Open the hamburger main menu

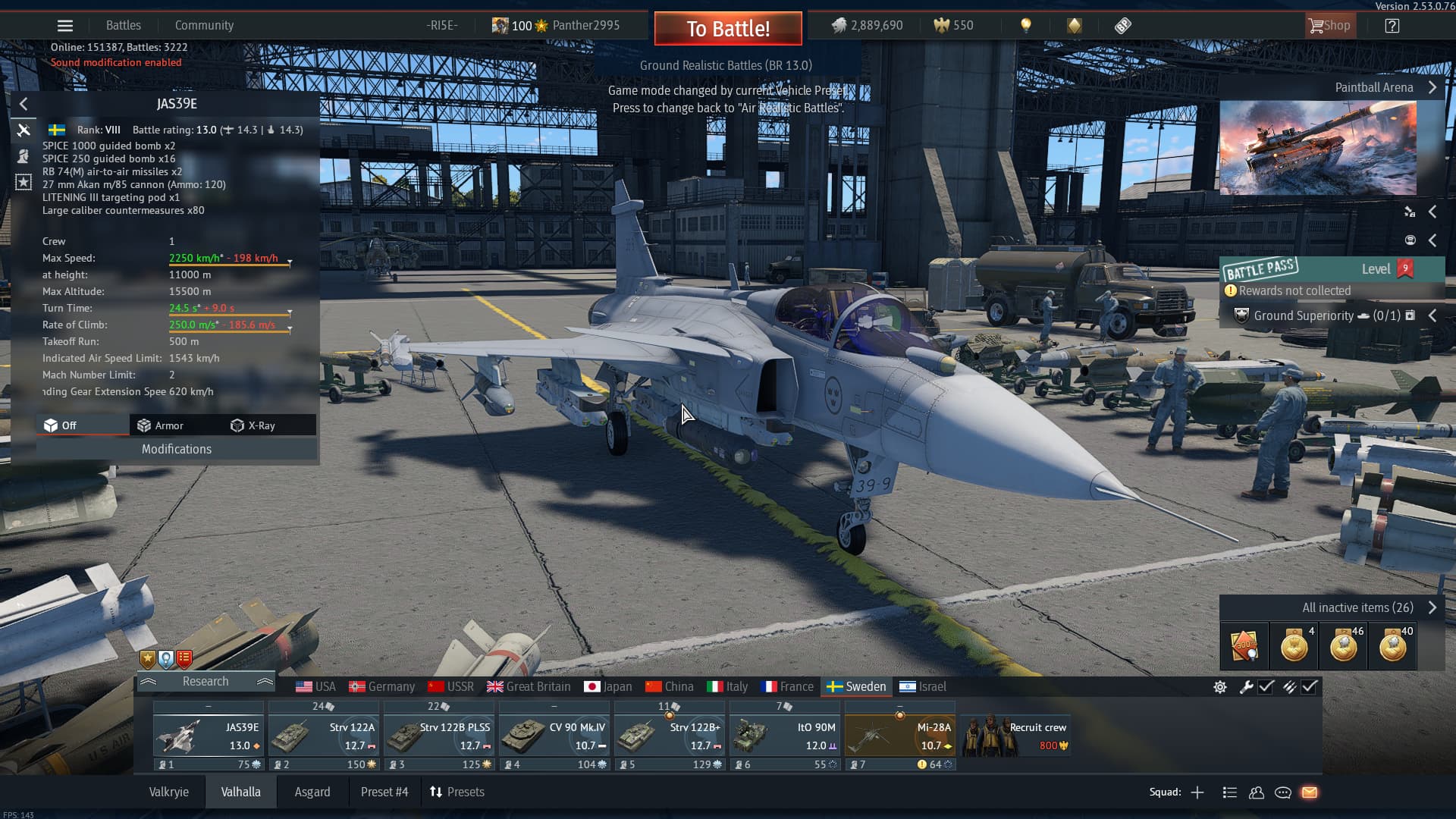65,26
